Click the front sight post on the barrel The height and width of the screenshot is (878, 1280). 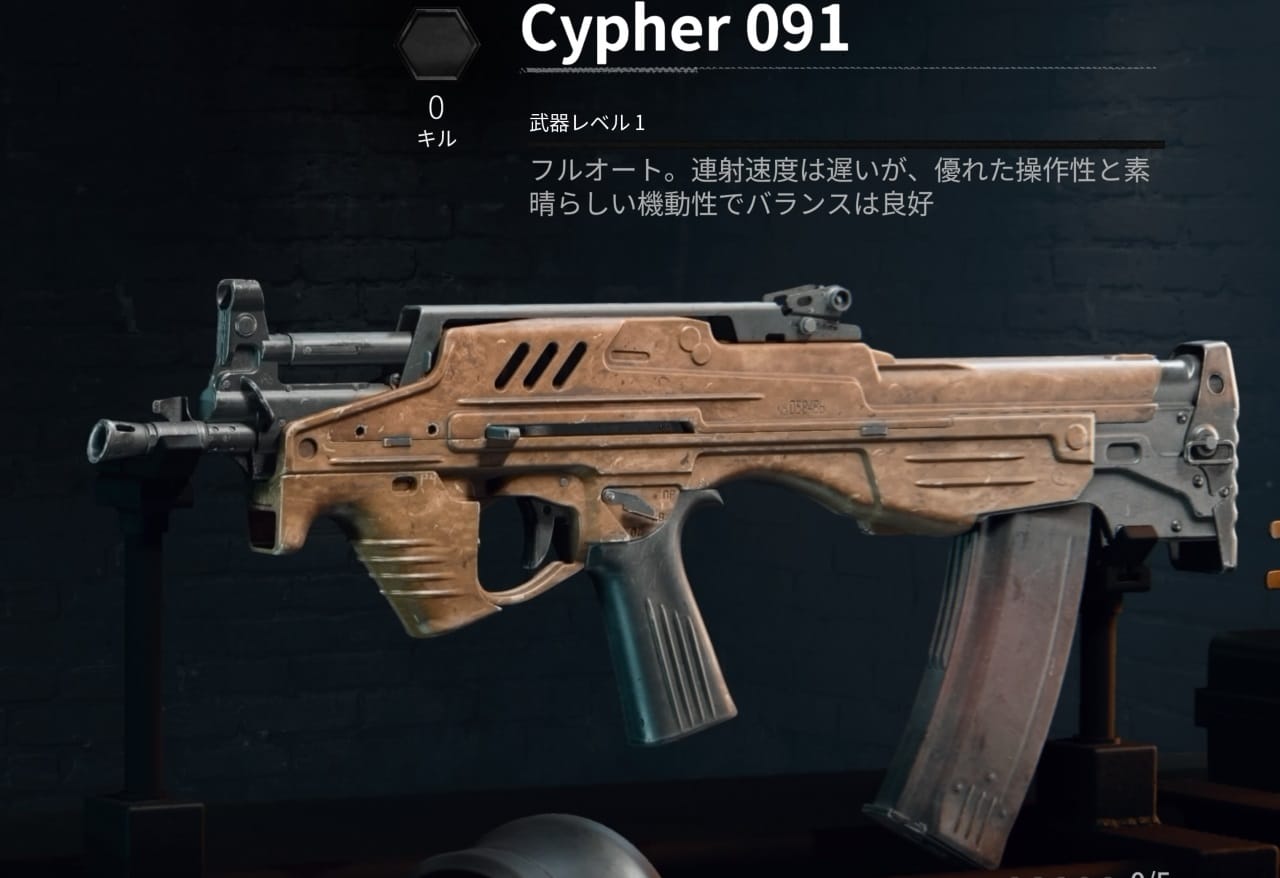240,310
